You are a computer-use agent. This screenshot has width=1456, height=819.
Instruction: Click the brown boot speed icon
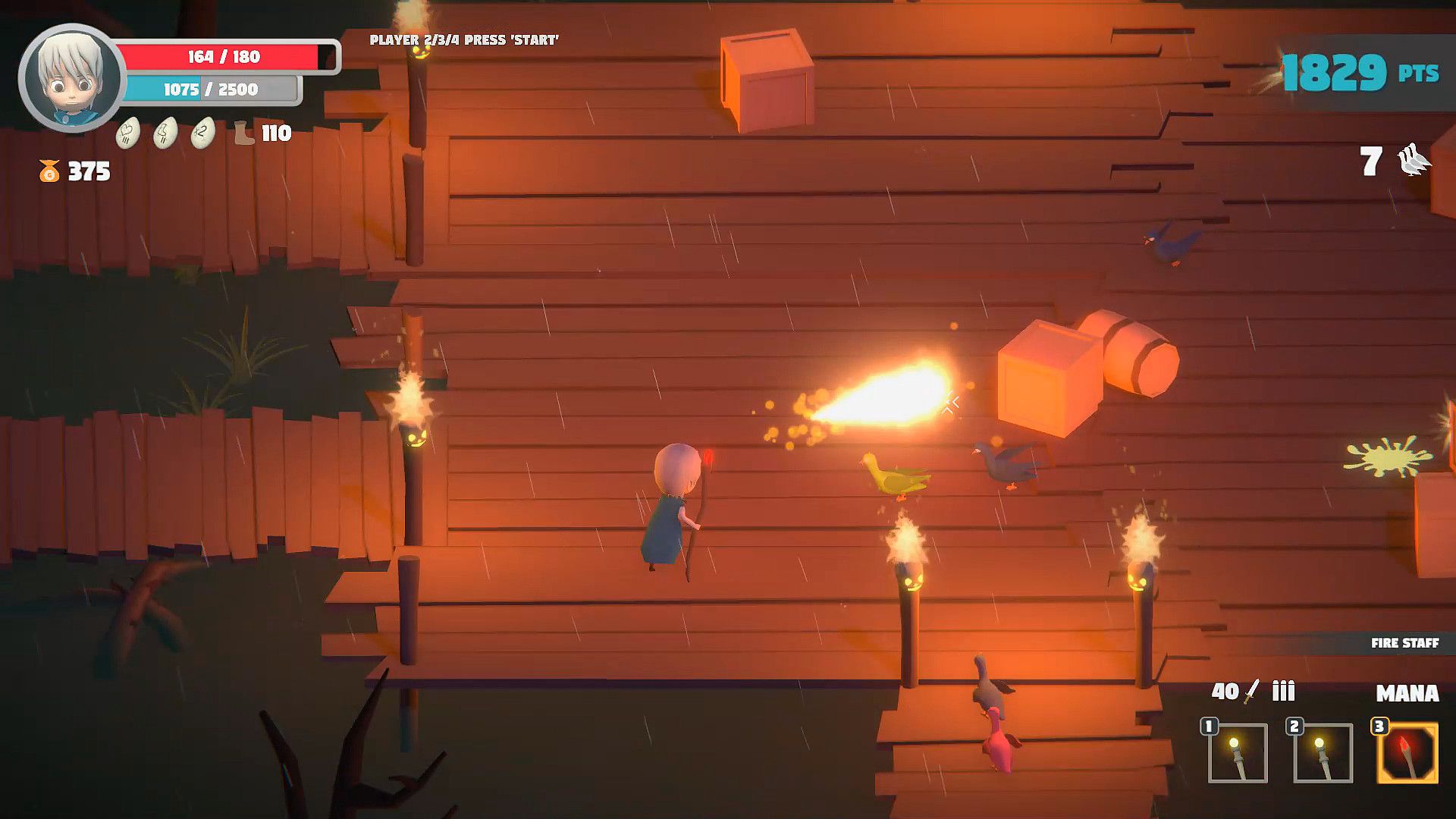(244, 133)
